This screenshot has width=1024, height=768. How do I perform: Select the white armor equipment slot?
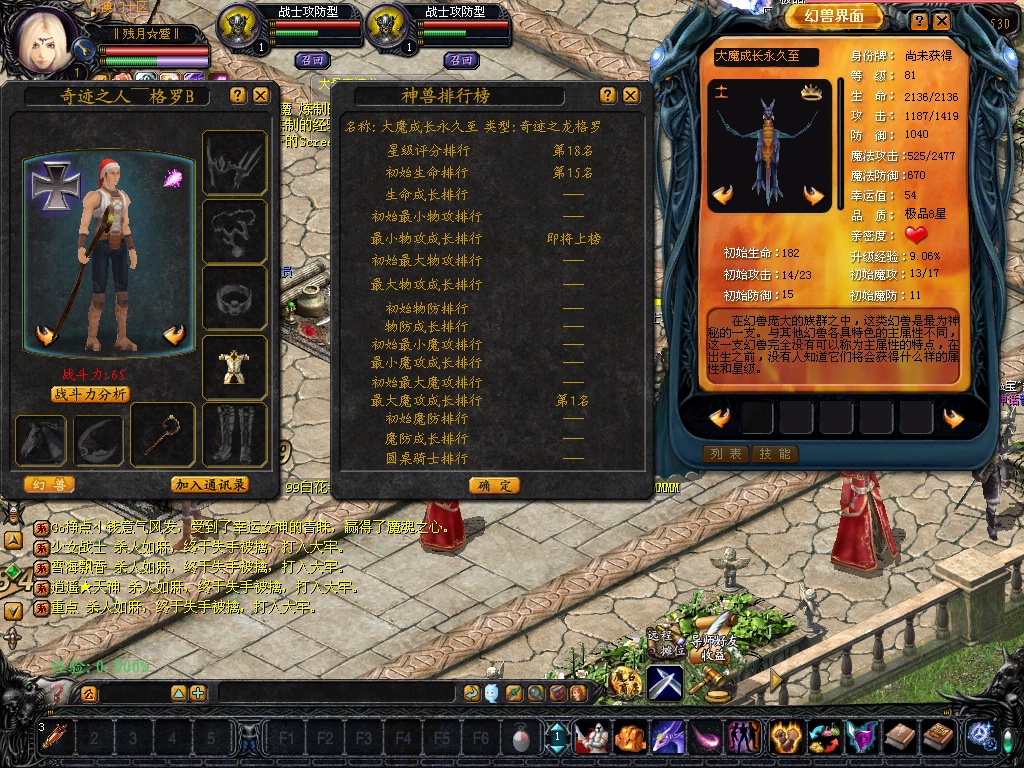click(x=234, y=367)
